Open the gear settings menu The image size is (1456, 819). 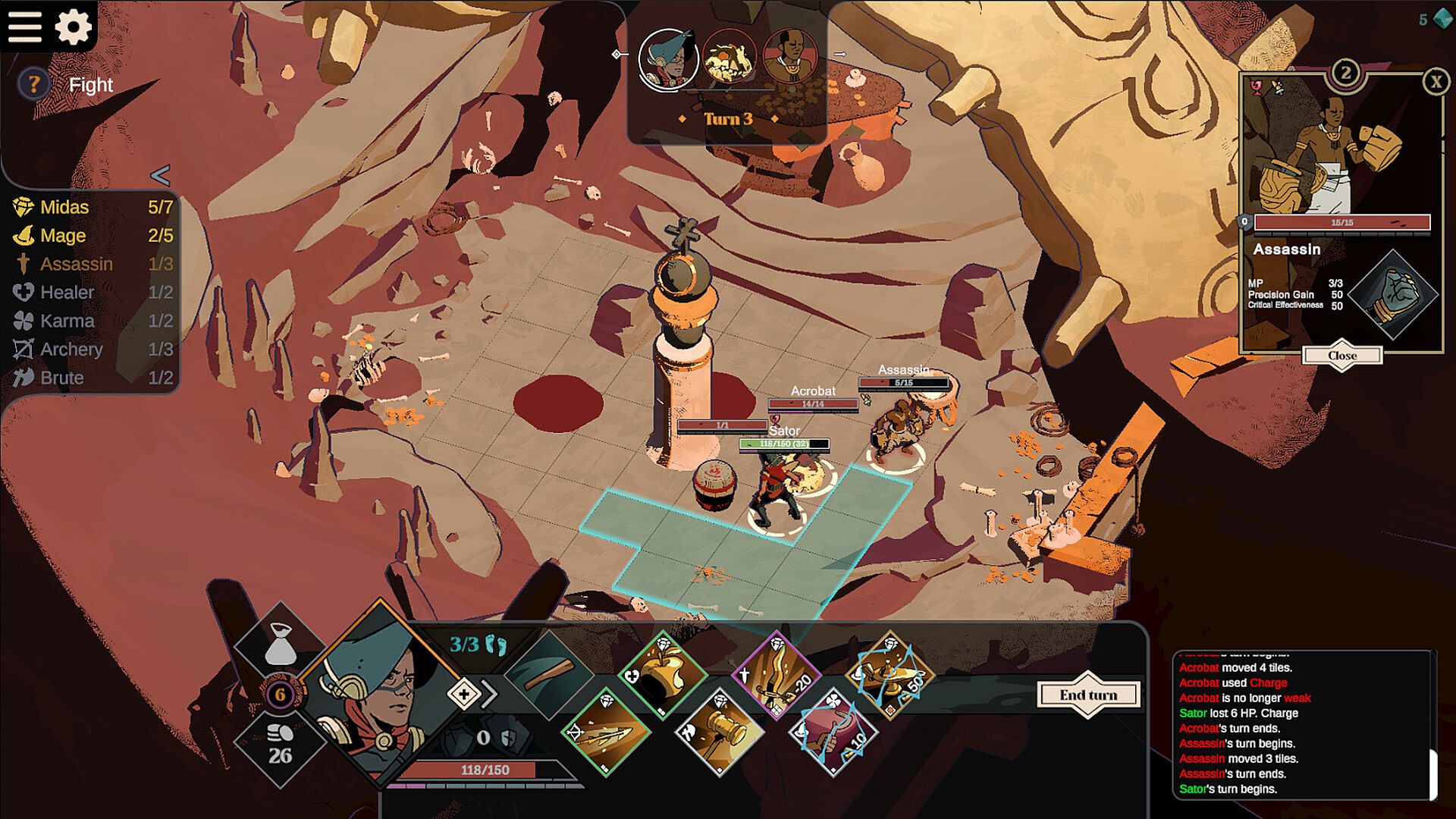[x=74, y=27]
